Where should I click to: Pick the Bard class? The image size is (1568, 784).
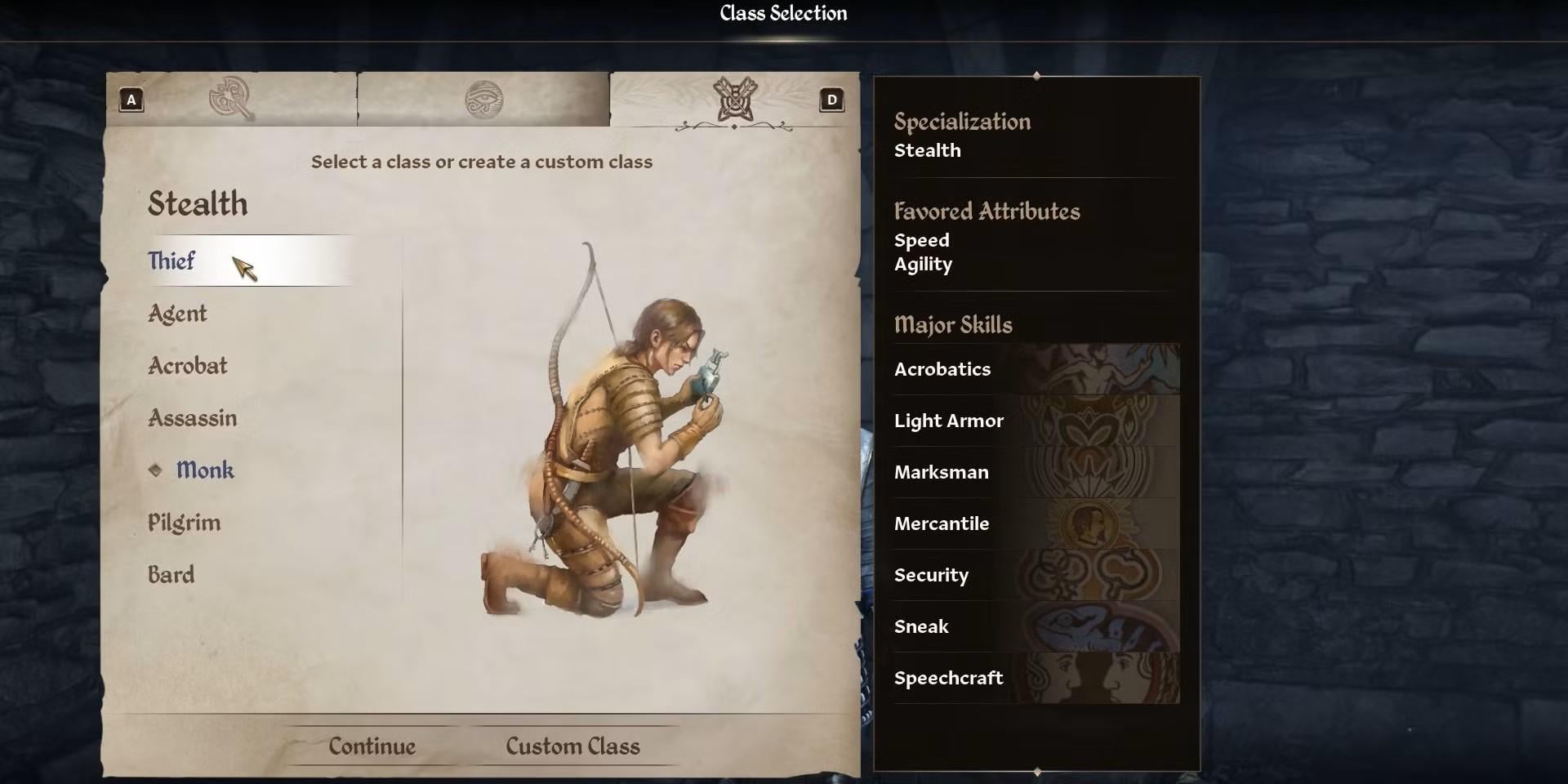171,575
